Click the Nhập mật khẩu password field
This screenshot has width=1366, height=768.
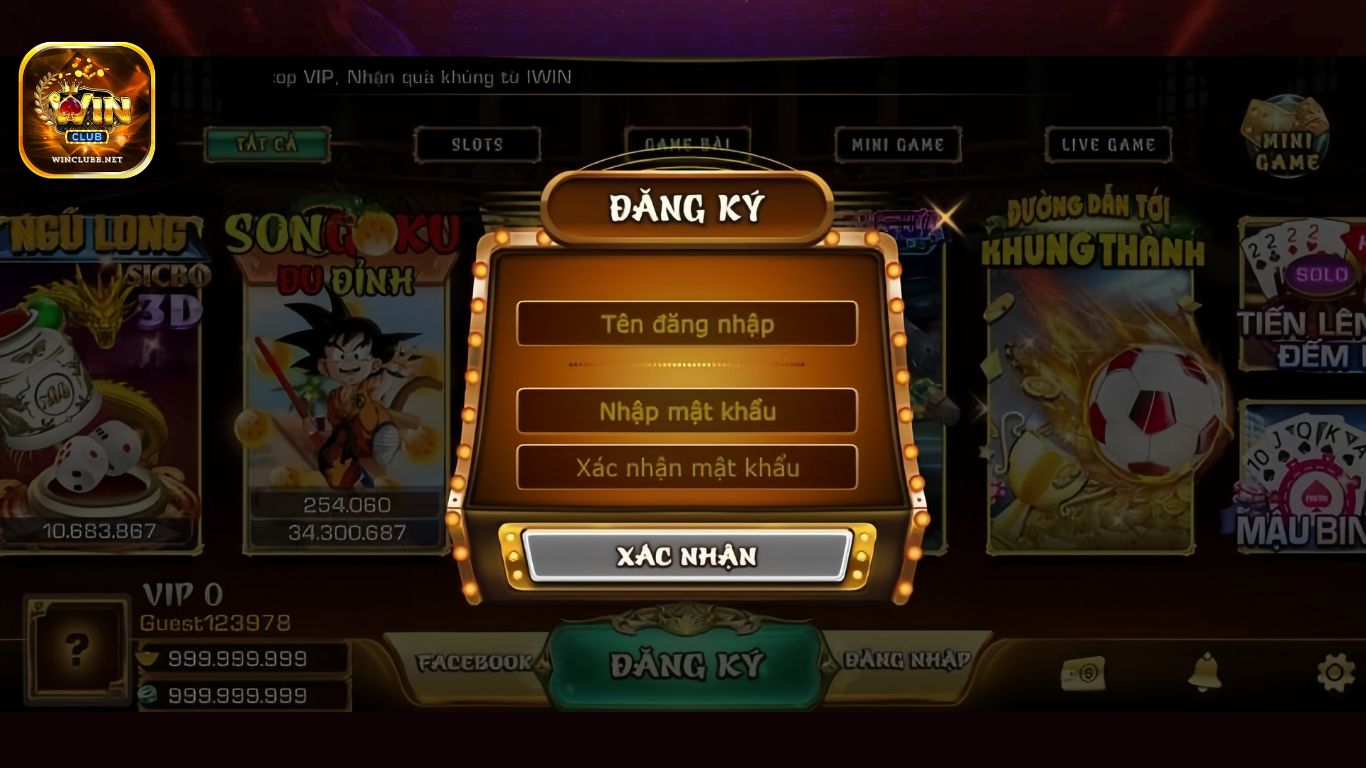(x=686, y=411)
